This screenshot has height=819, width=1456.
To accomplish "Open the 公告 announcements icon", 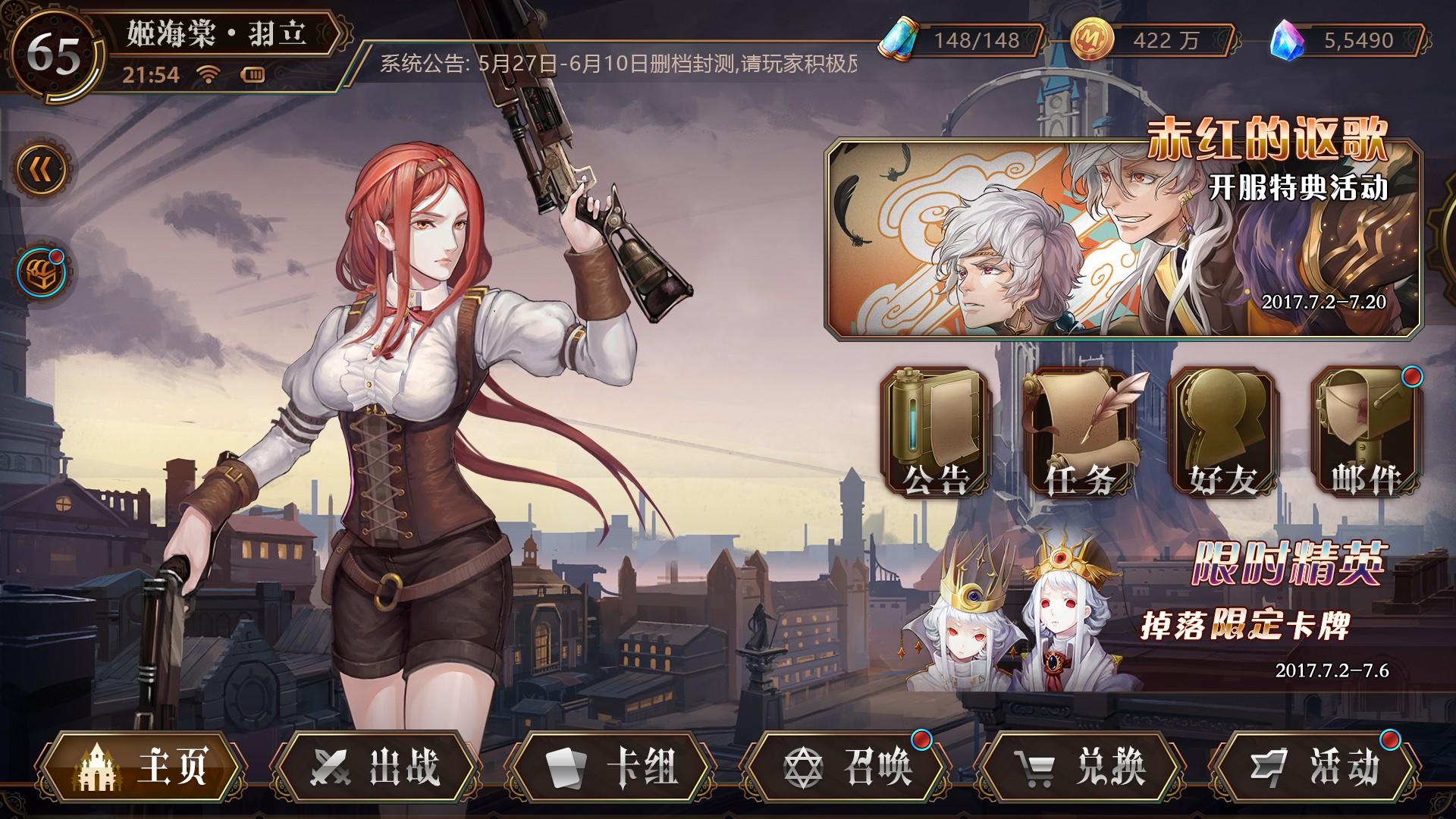I will [x=938, y=428].
